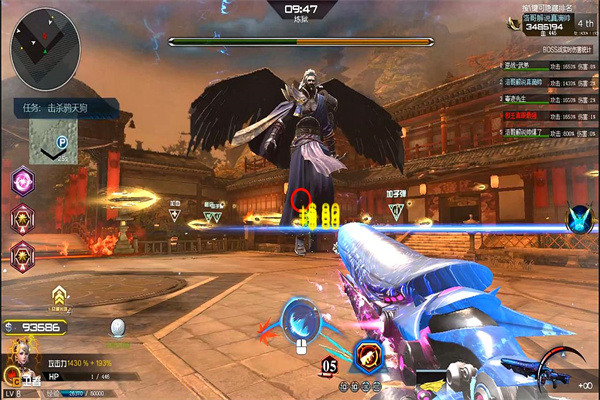This screenshot has width=600, height=400.
Task: Open the kill Tengu mission tracker
Action: pos(60,104)
